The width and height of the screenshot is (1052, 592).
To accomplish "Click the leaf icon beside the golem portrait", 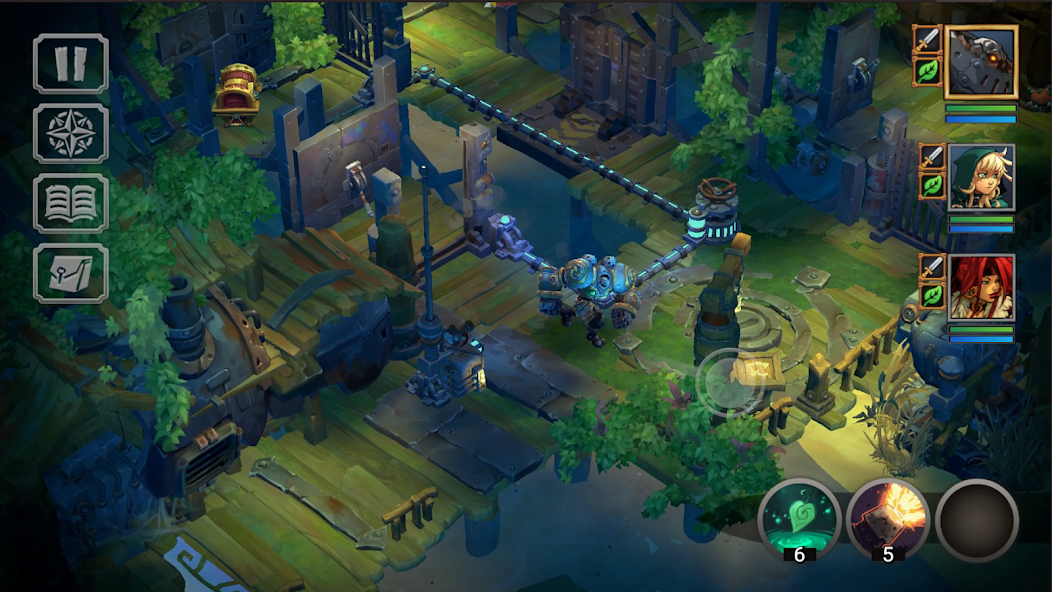I will click(x=928, y=72).
